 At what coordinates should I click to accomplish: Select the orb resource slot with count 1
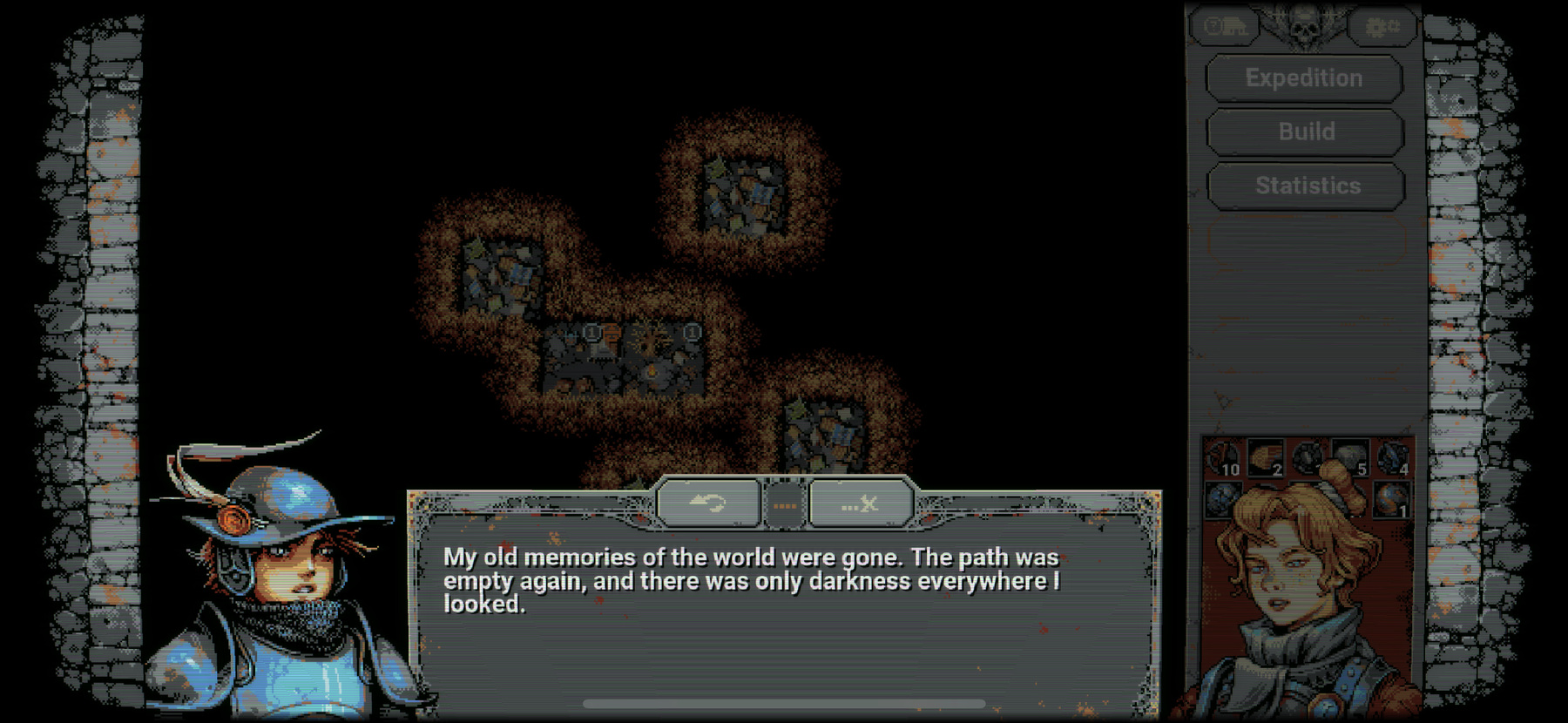(1393, 501)
